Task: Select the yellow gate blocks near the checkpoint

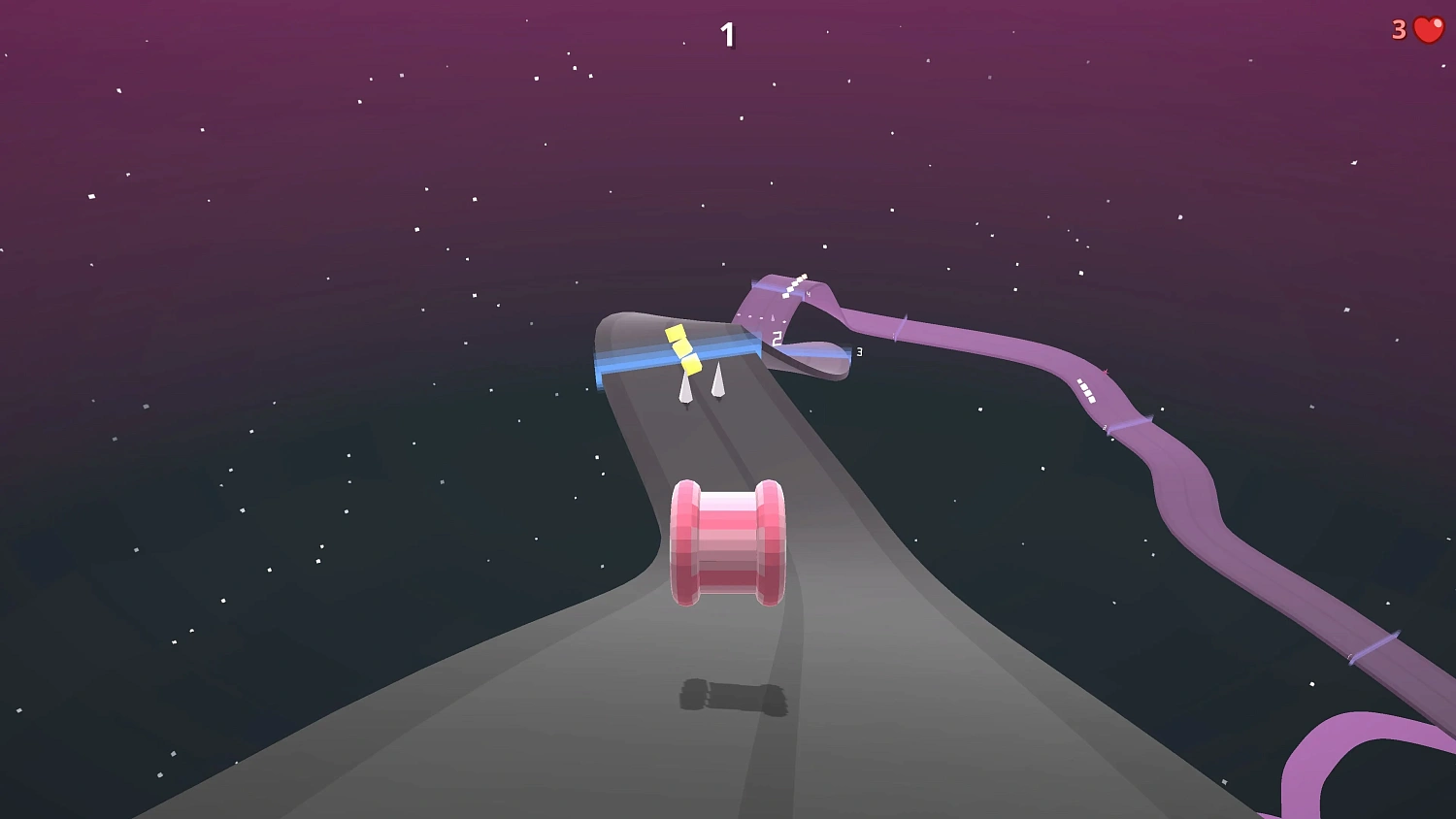Action: tap(684, 349)
